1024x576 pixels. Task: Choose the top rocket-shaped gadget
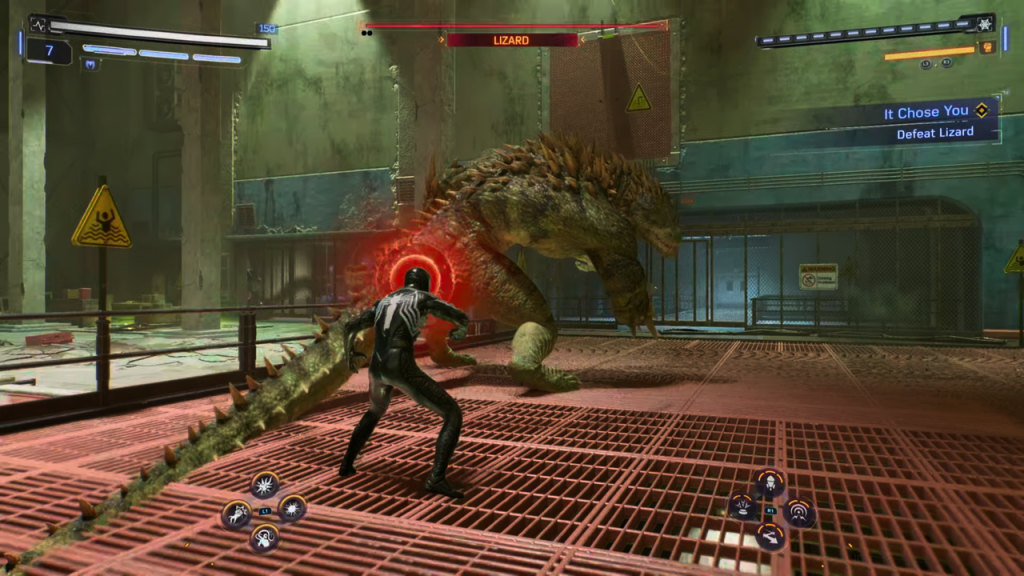tap(769, 483)
